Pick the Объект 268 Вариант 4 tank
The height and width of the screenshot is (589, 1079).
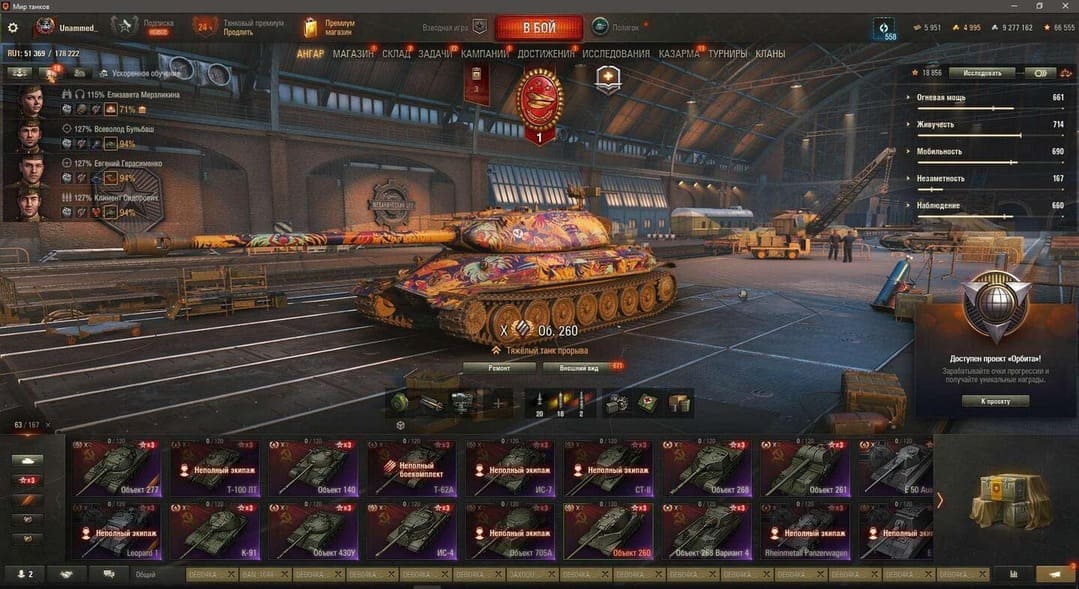point(706,530)
